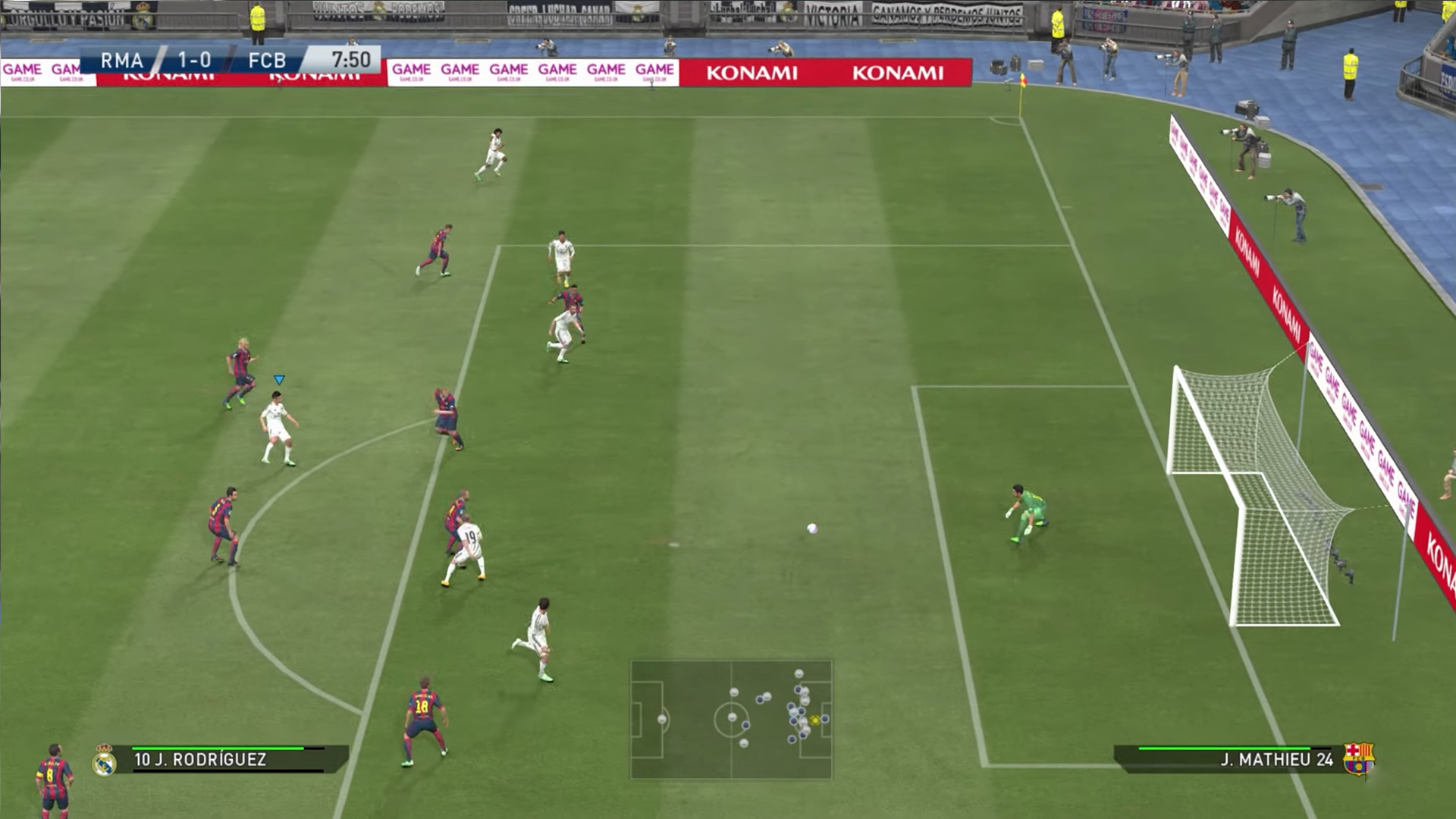Screen dimensions: 1456x819
Task: Select the 1-0 score display
Action: 193,60
